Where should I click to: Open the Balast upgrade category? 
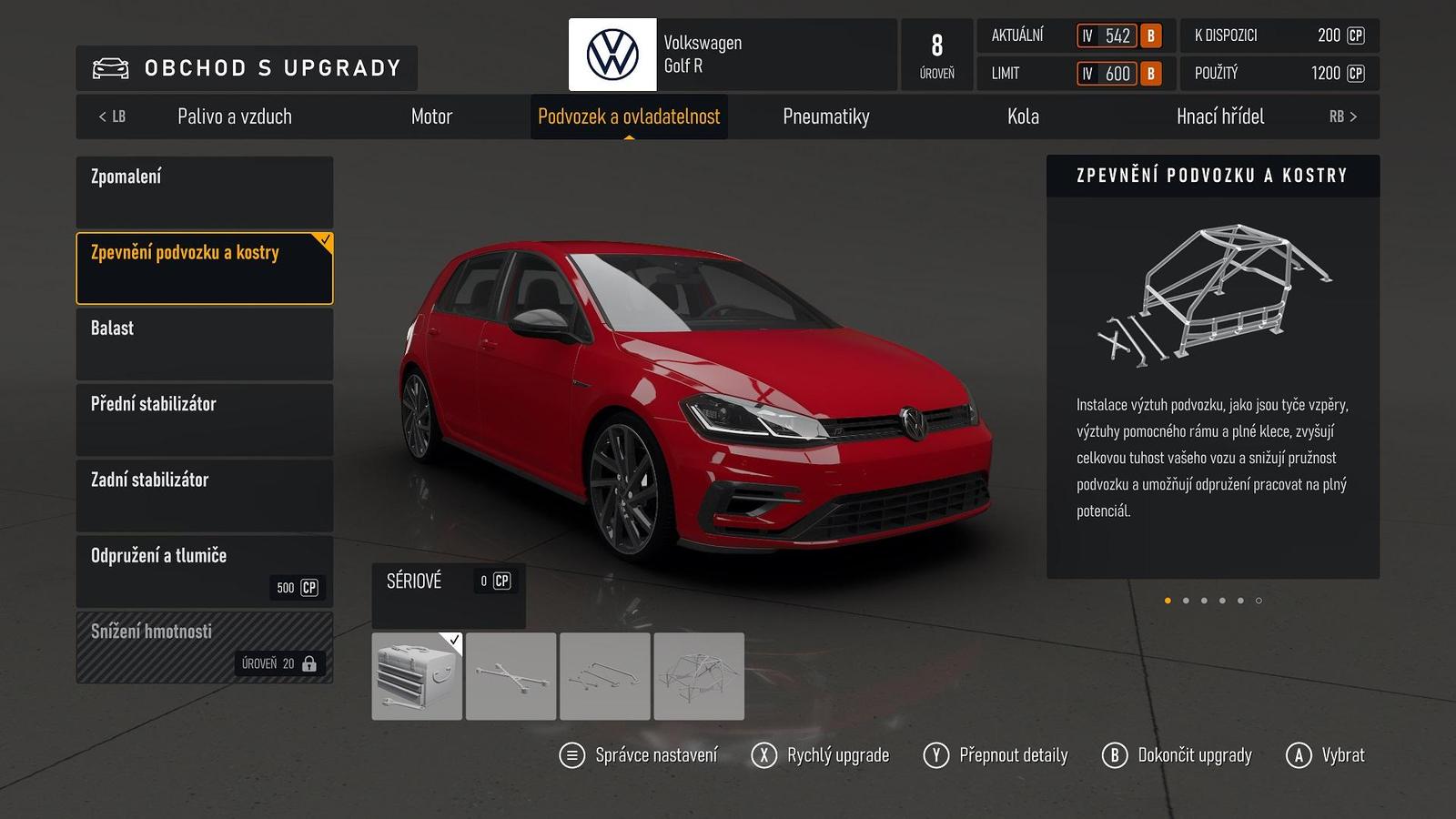205,343
